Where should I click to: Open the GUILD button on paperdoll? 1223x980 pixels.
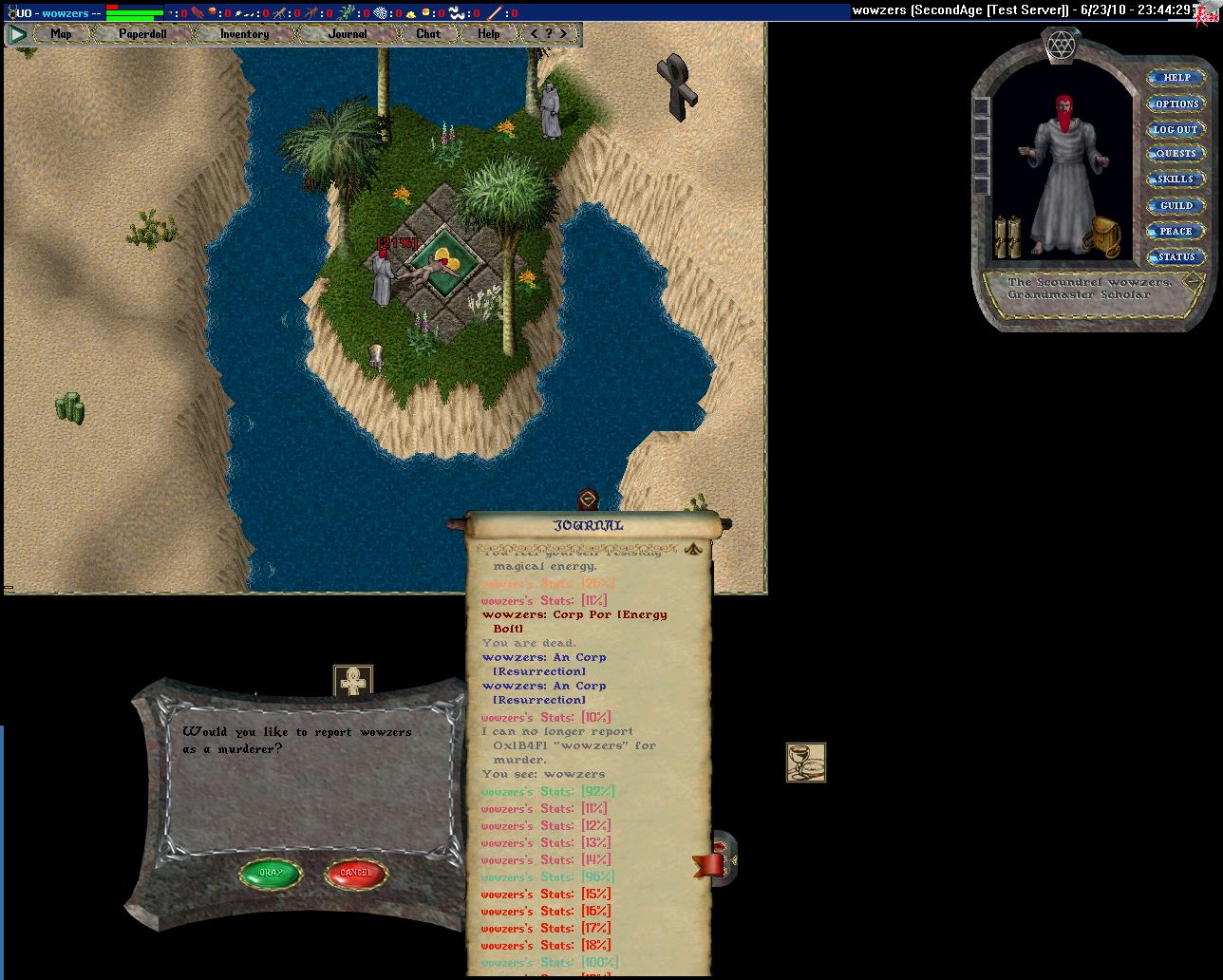pyautogui.click(x=1176, y=205)
